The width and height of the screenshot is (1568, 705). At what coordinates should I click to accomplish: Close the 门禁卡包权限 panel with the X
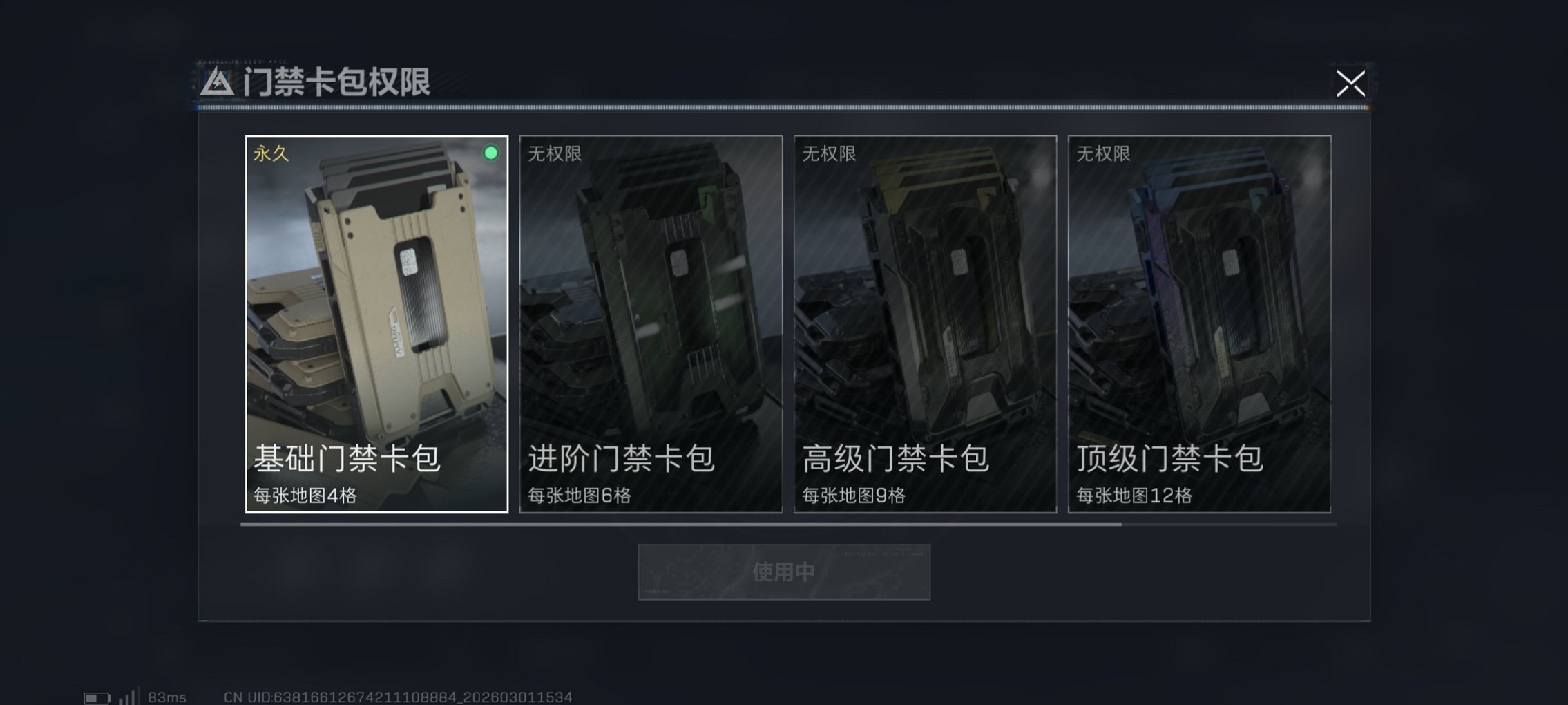[x=1352, y=83]
